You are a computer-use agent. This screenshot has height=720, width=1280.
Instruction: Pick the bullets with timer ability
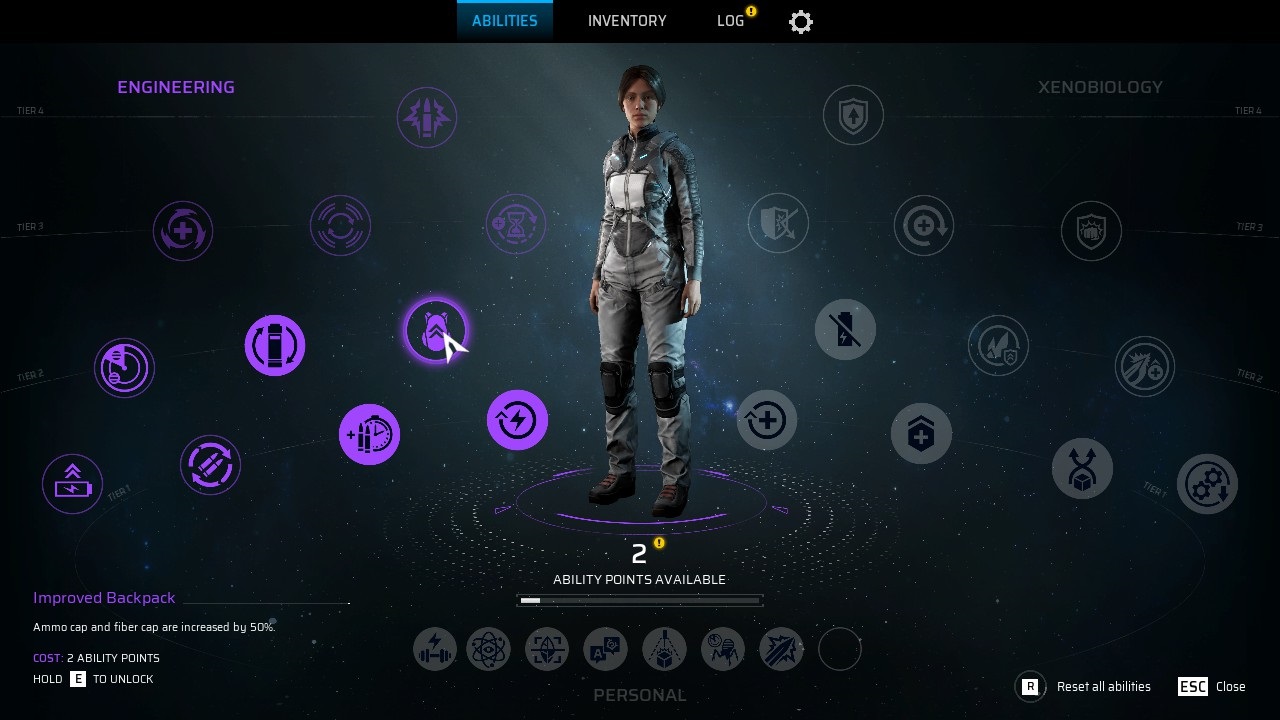[369, 435]
